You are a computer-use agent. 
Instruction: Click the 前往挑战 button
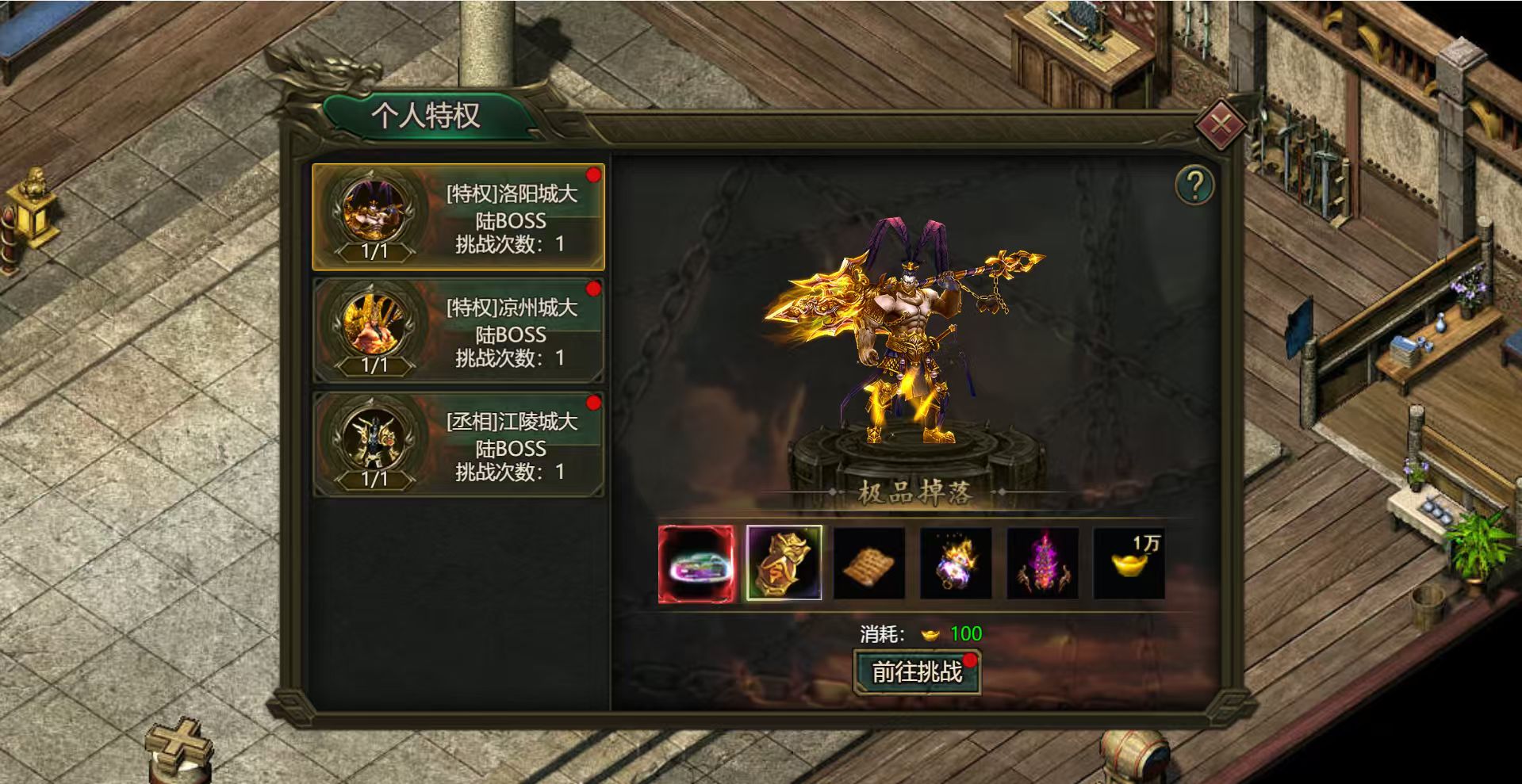click(x=917, y=672)
